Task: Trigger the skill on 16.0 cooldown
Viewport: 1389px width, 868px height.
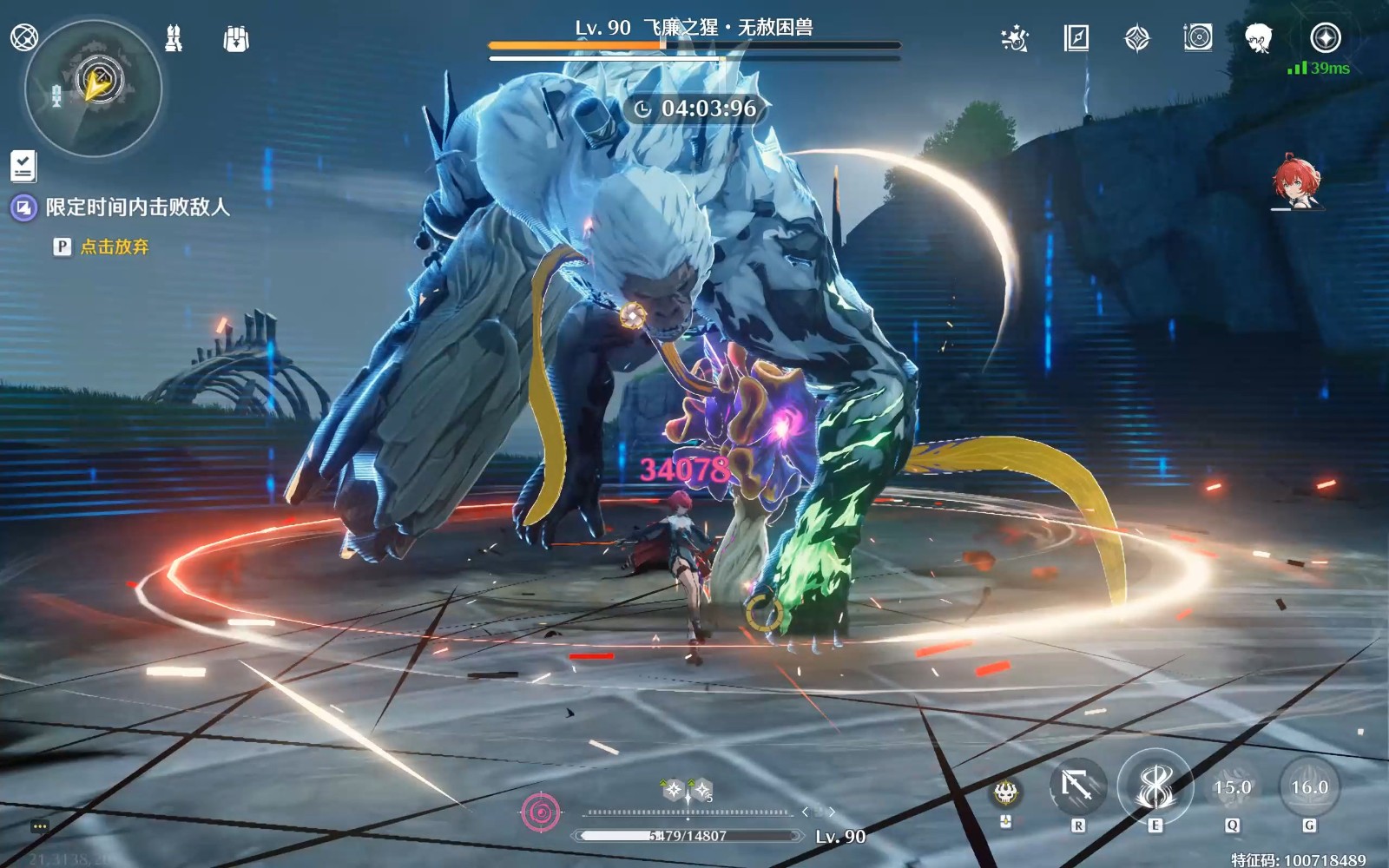Action: 1309,788
